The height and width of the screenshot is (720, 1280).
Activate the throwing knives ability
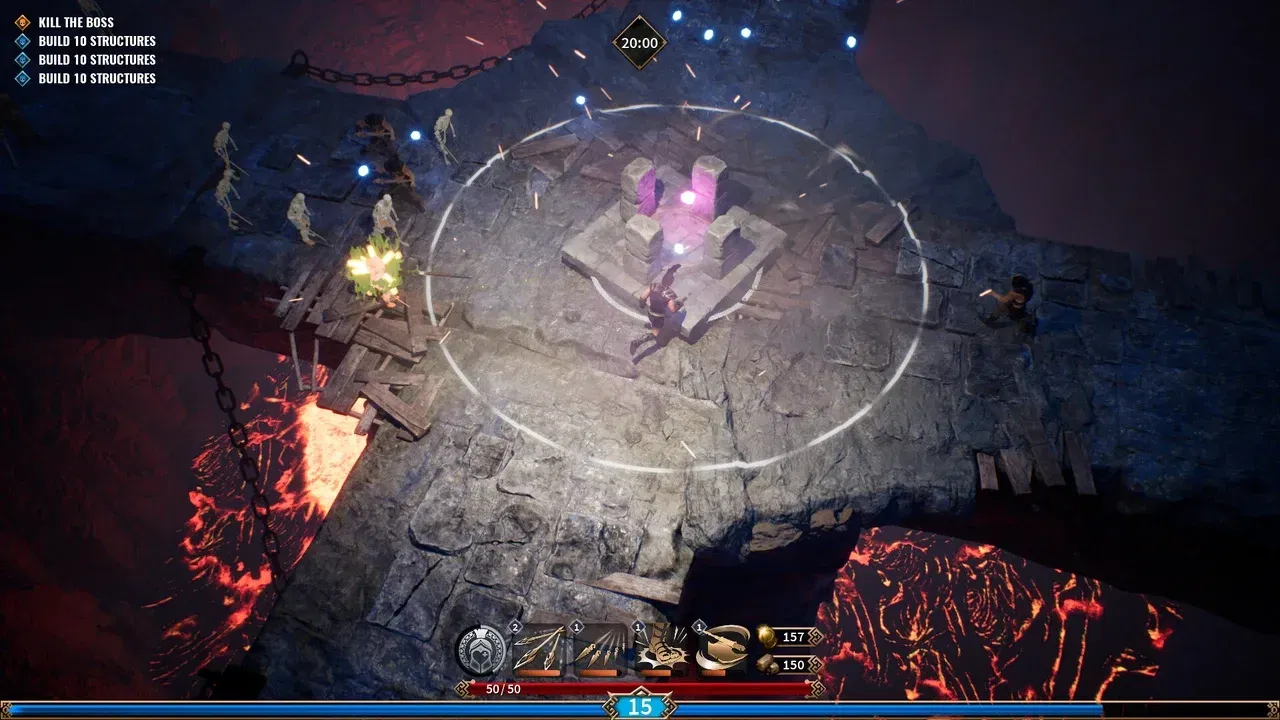point(600,648)
